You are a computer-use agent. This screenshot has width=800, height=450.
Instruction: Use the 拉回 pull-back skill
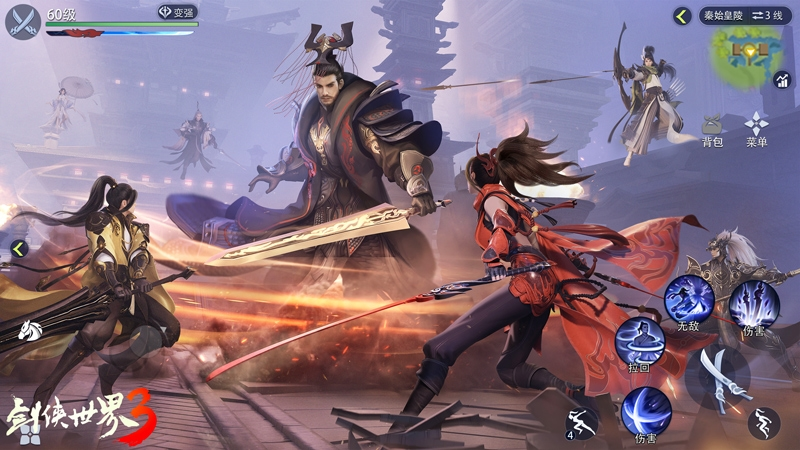coord(638,343)
